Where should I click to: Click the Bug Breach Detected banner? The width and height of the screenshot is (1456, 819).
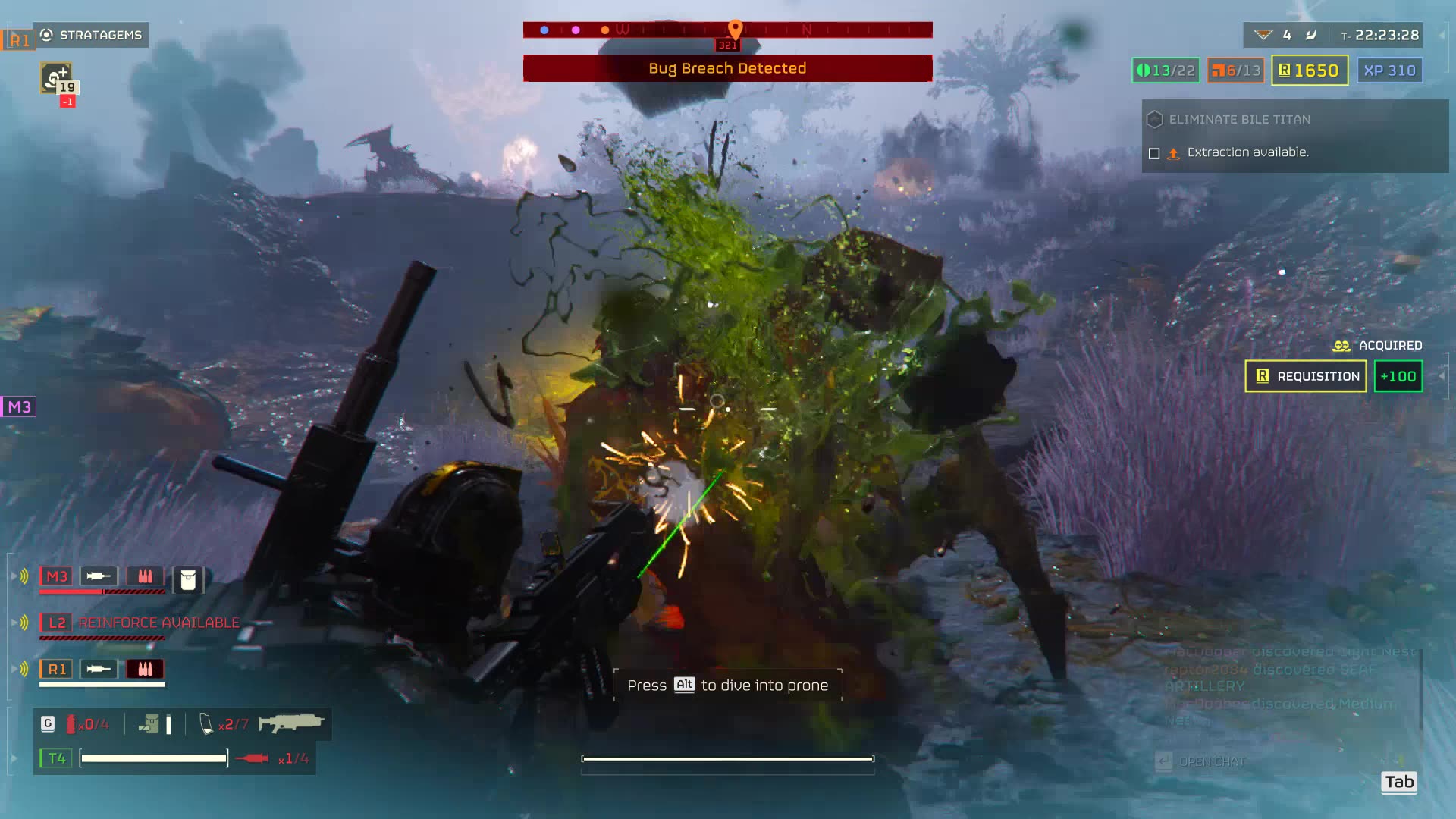click(726, 67)
